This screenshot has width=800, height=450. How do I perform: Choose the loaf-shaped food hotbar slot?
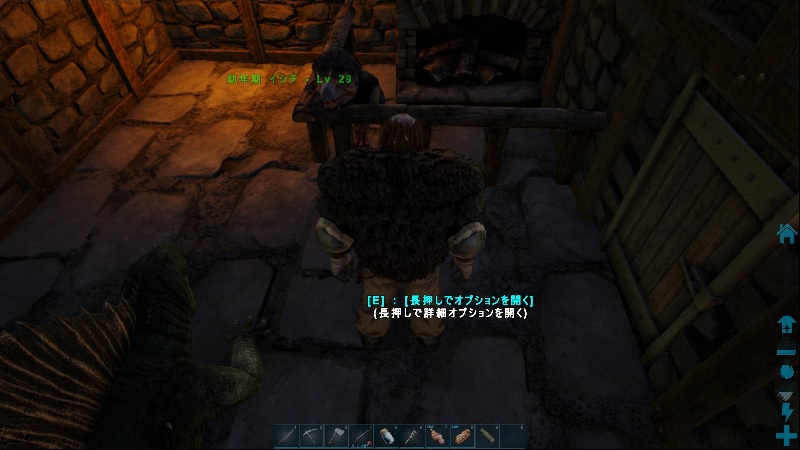[462, 436]
